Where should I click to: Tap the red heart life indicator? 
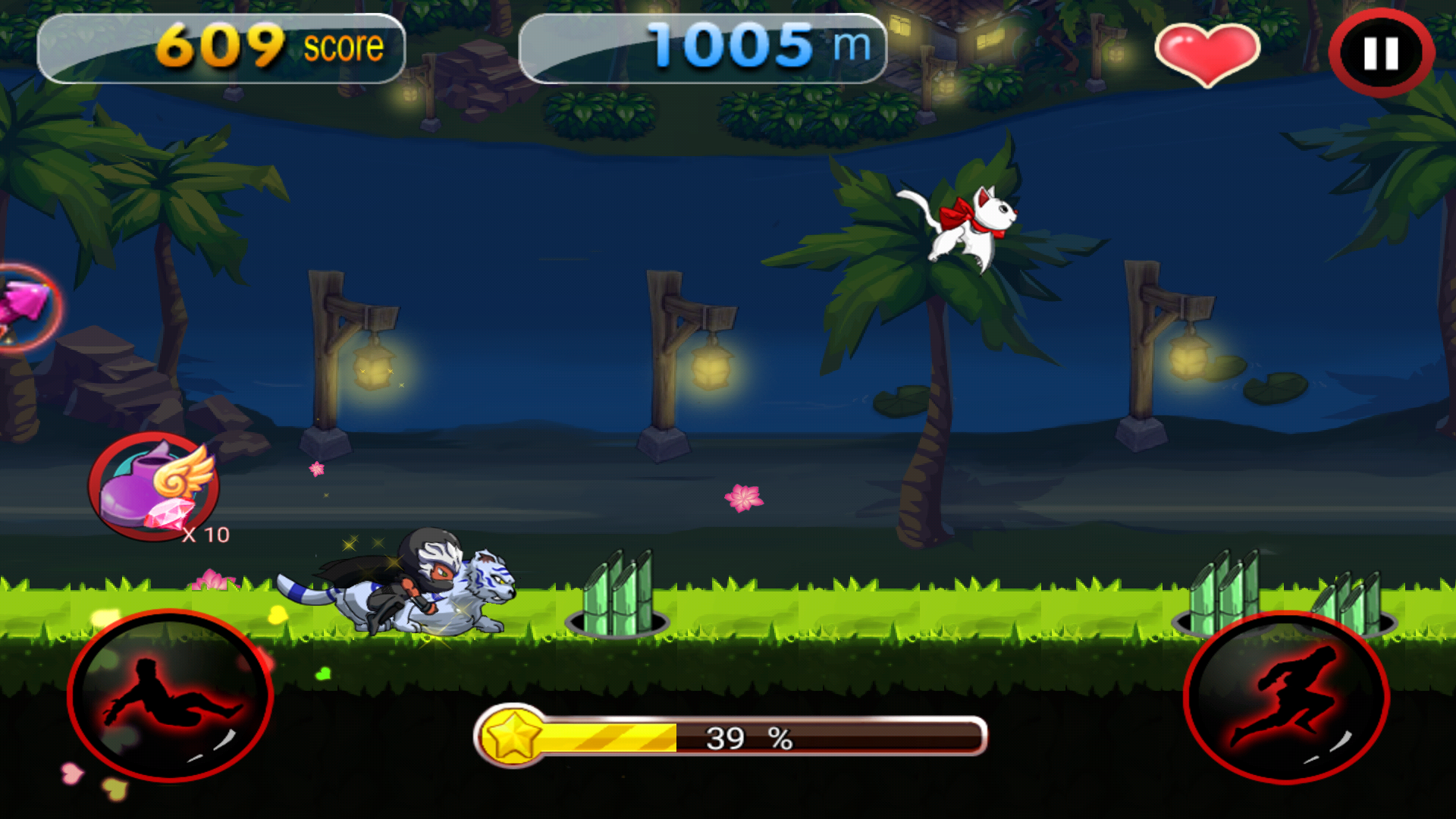coord(1209,55)
